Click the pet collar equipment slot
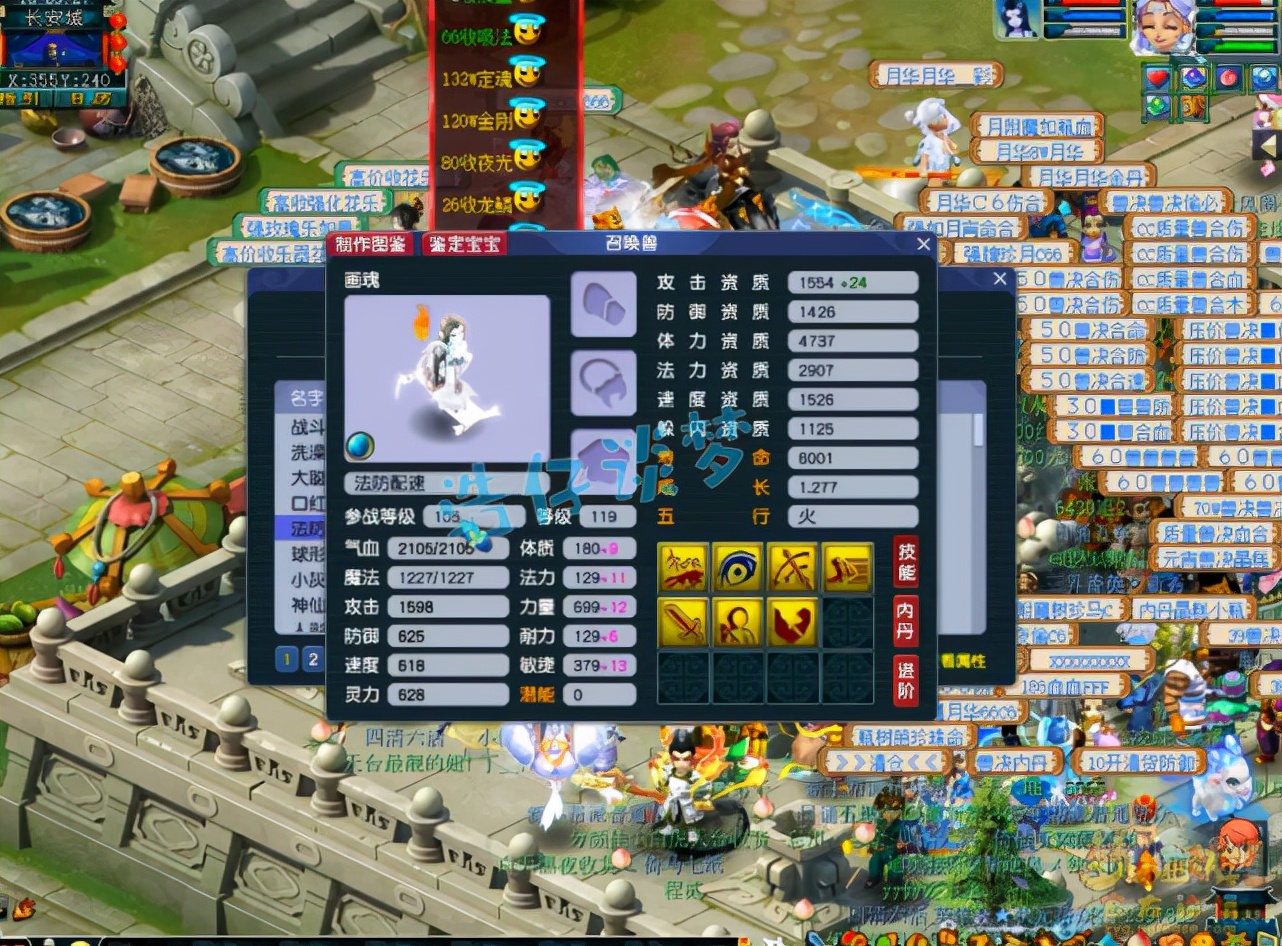The width and height of the screenshot is (1282, 946). [x=603, y=383]
